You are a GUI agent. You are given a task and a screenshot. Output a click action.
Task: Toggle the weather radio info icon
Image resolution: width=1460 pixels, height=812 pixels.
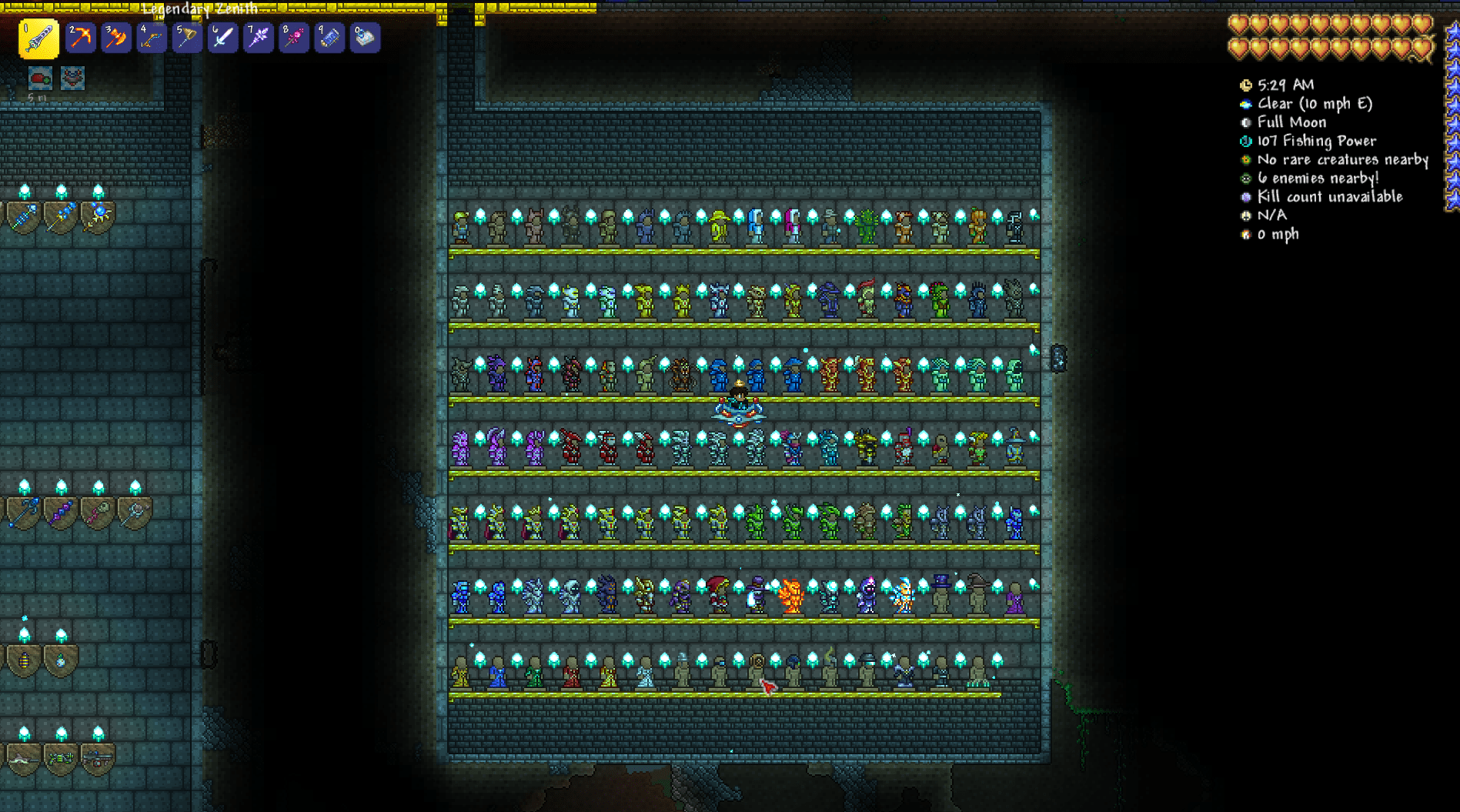1247,104
